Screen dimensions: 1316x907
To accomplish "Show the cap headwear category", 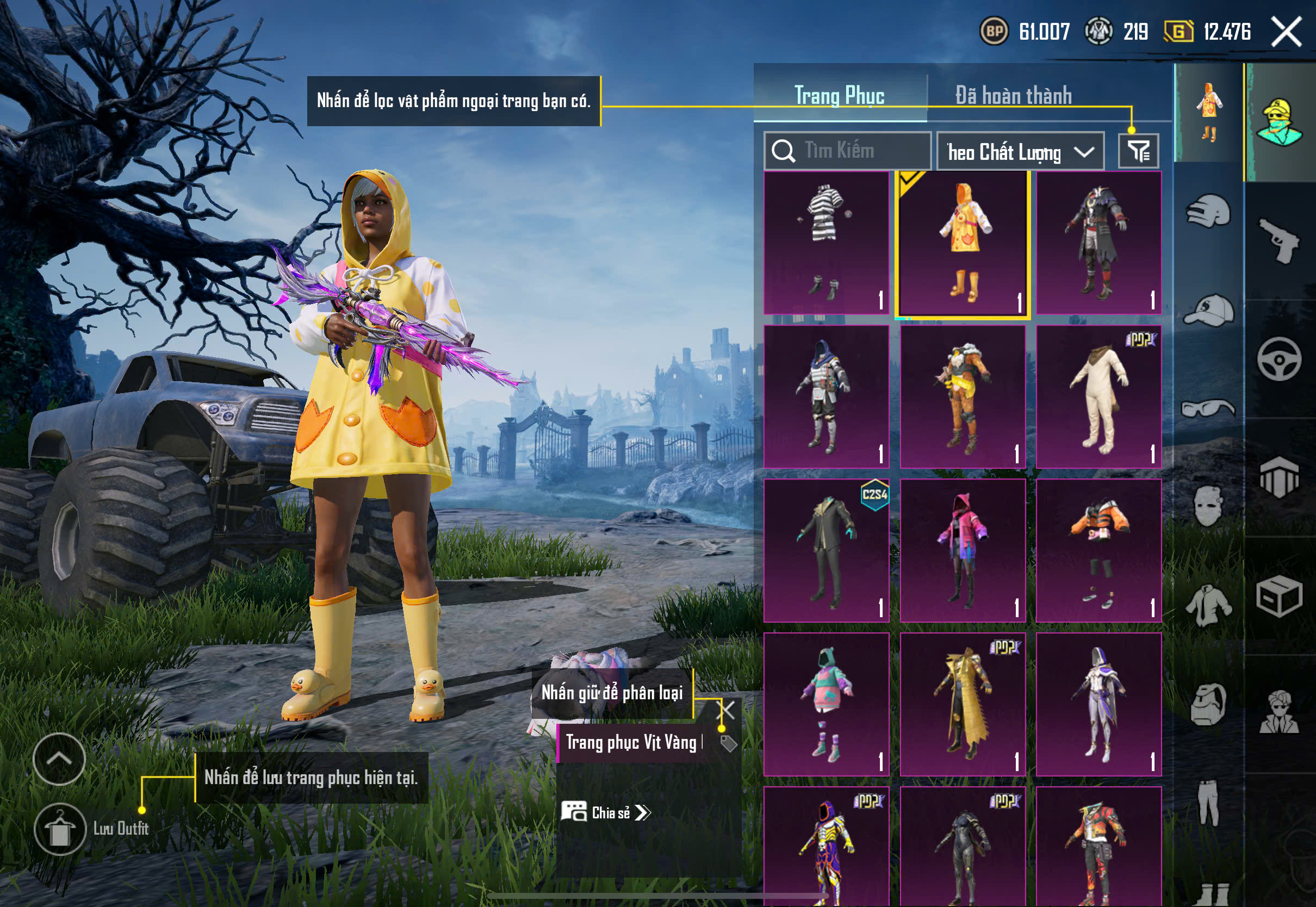I will (x=1208, y=310).
